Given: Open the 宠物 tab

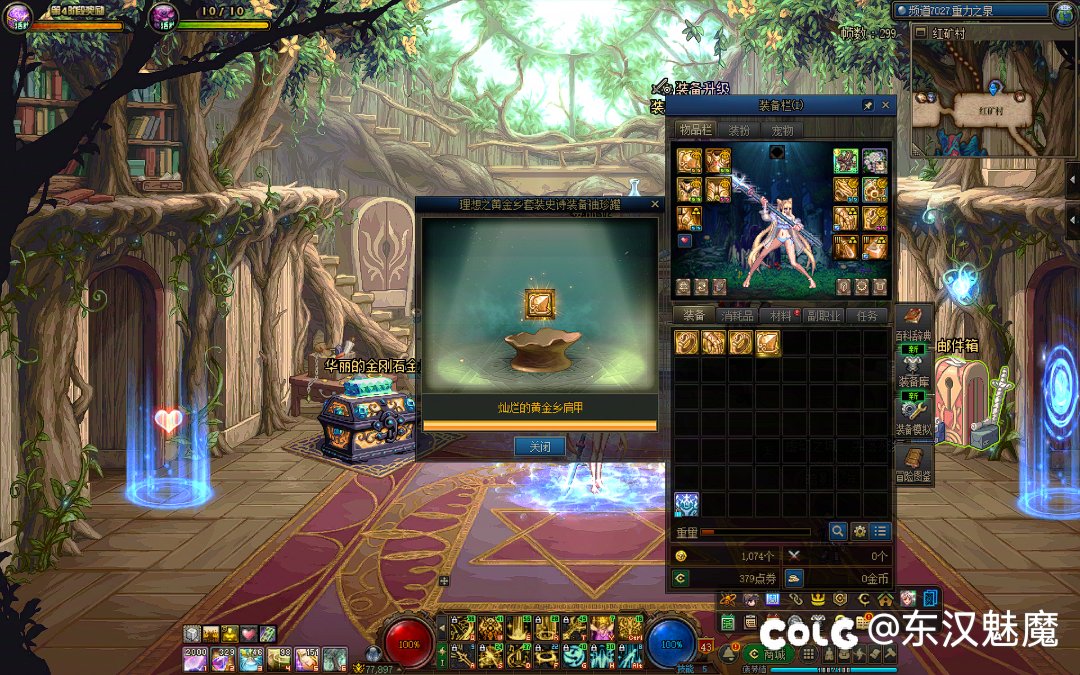Looking at the screenshot, I should pyautogui.click(x=781, y=130).
